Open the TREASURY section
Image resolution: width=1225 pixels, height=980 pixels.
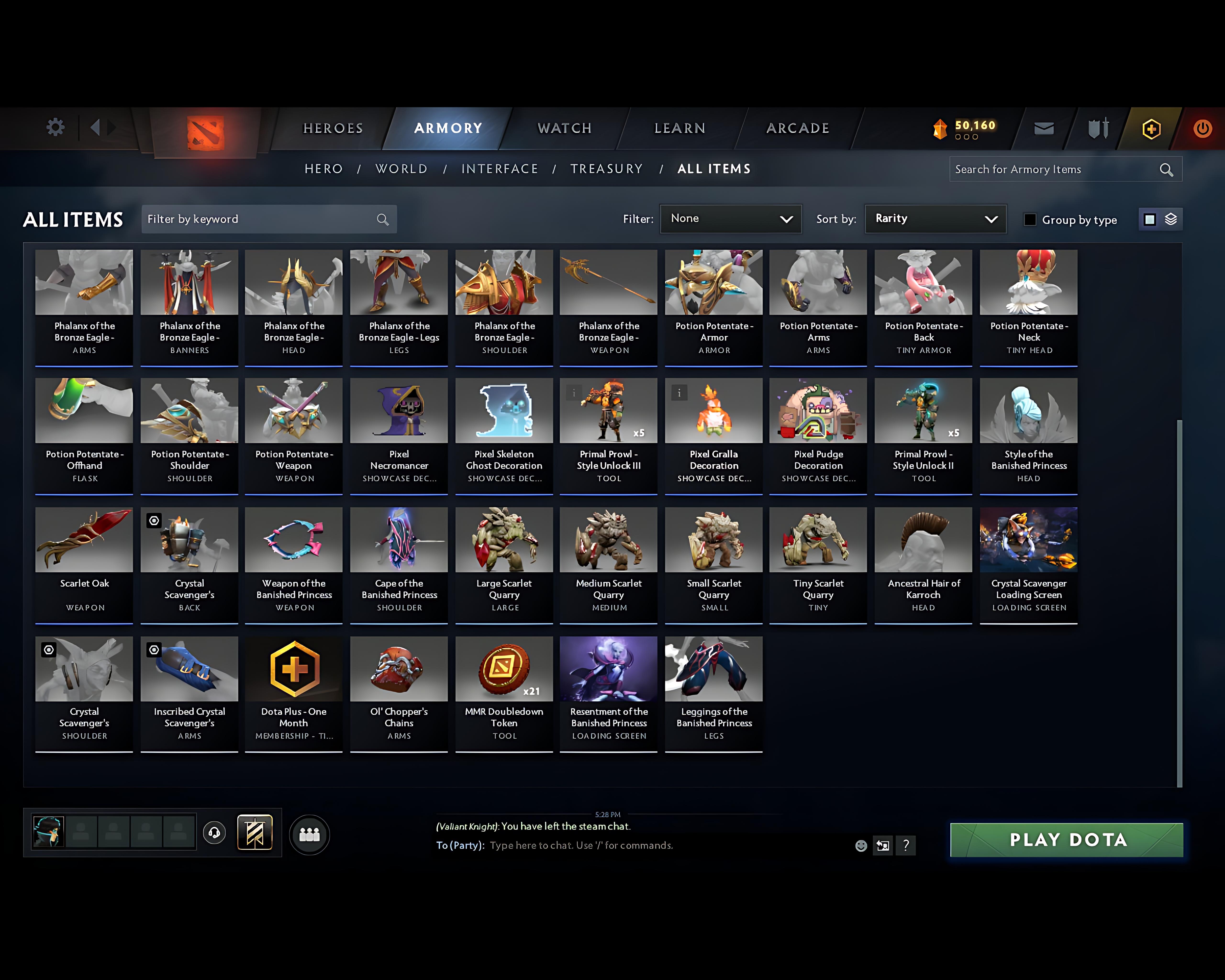point(606,169)
